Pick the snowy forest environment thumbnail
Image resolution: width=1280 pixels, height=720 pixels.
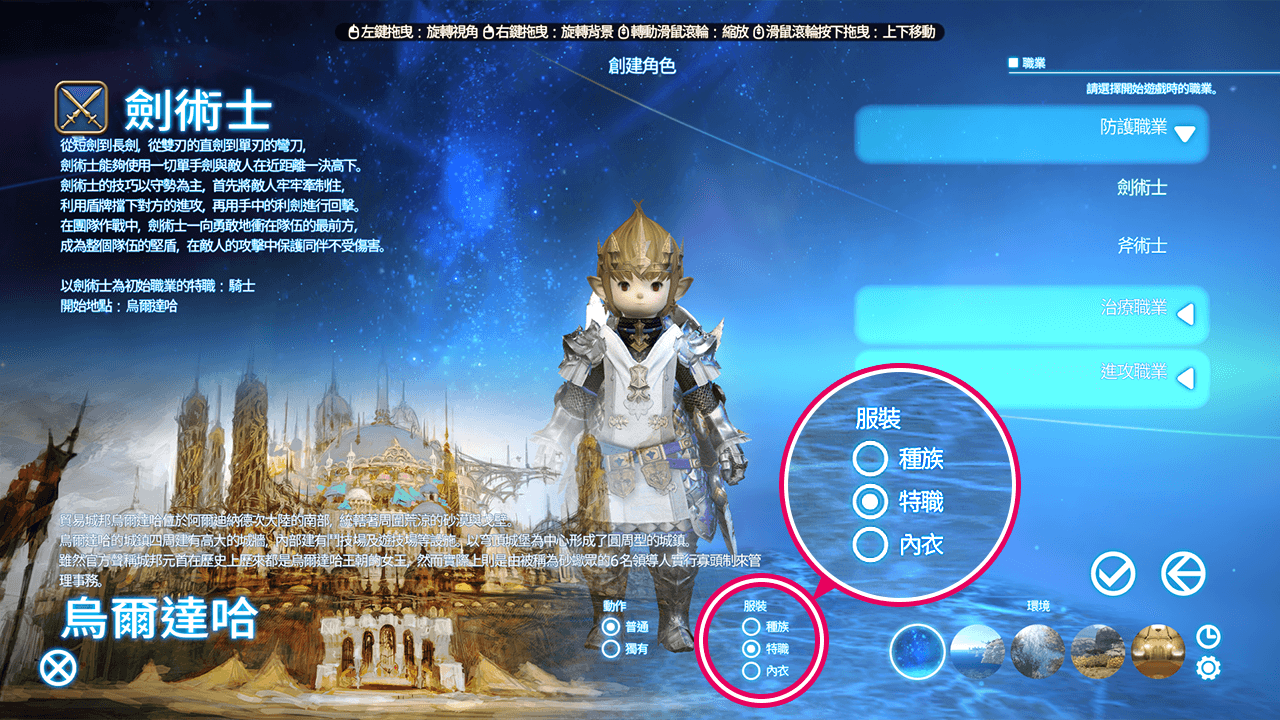tap(1037, 652)
